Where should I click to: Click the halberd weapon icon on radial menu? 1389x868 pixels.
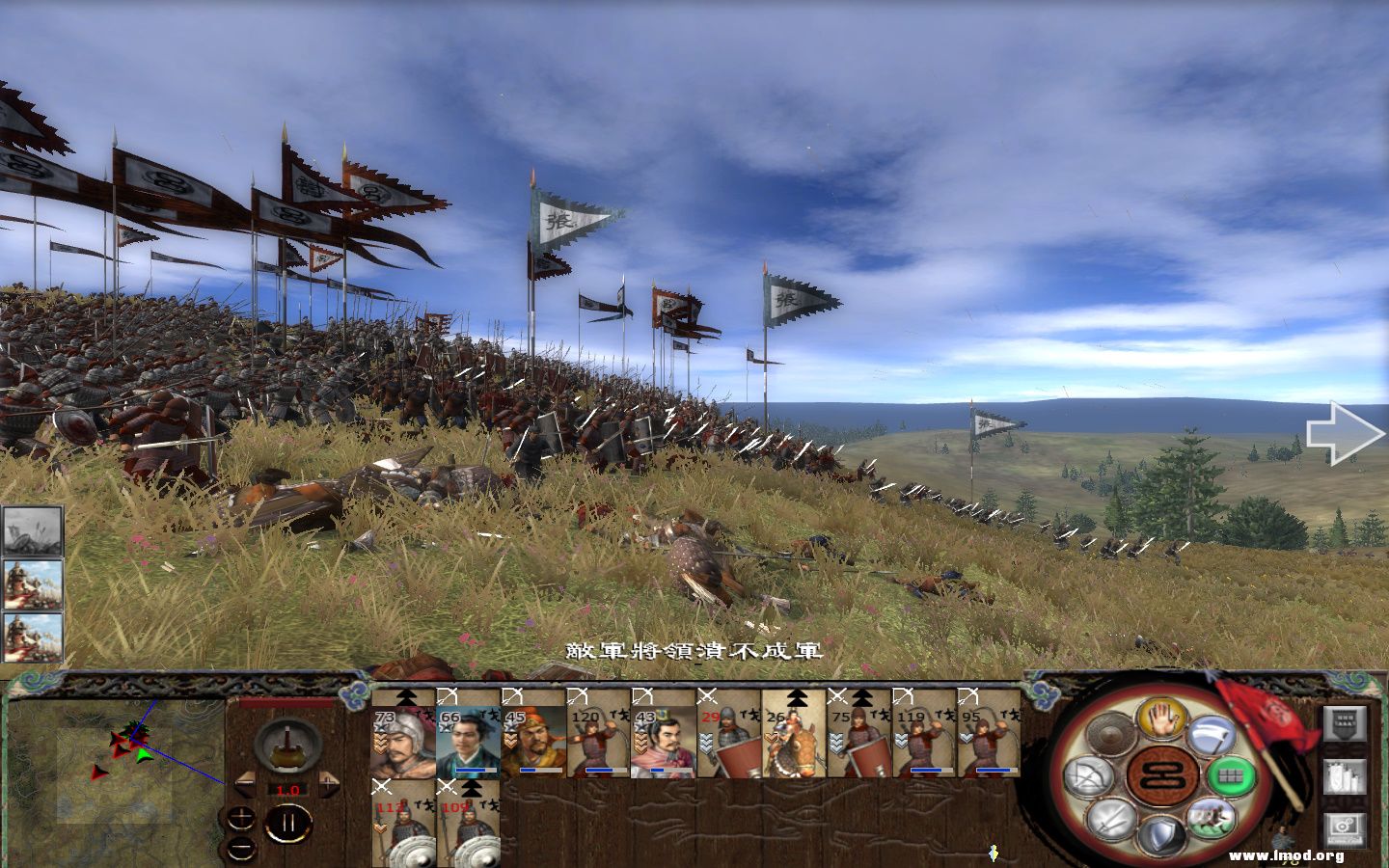(1211, 735)
